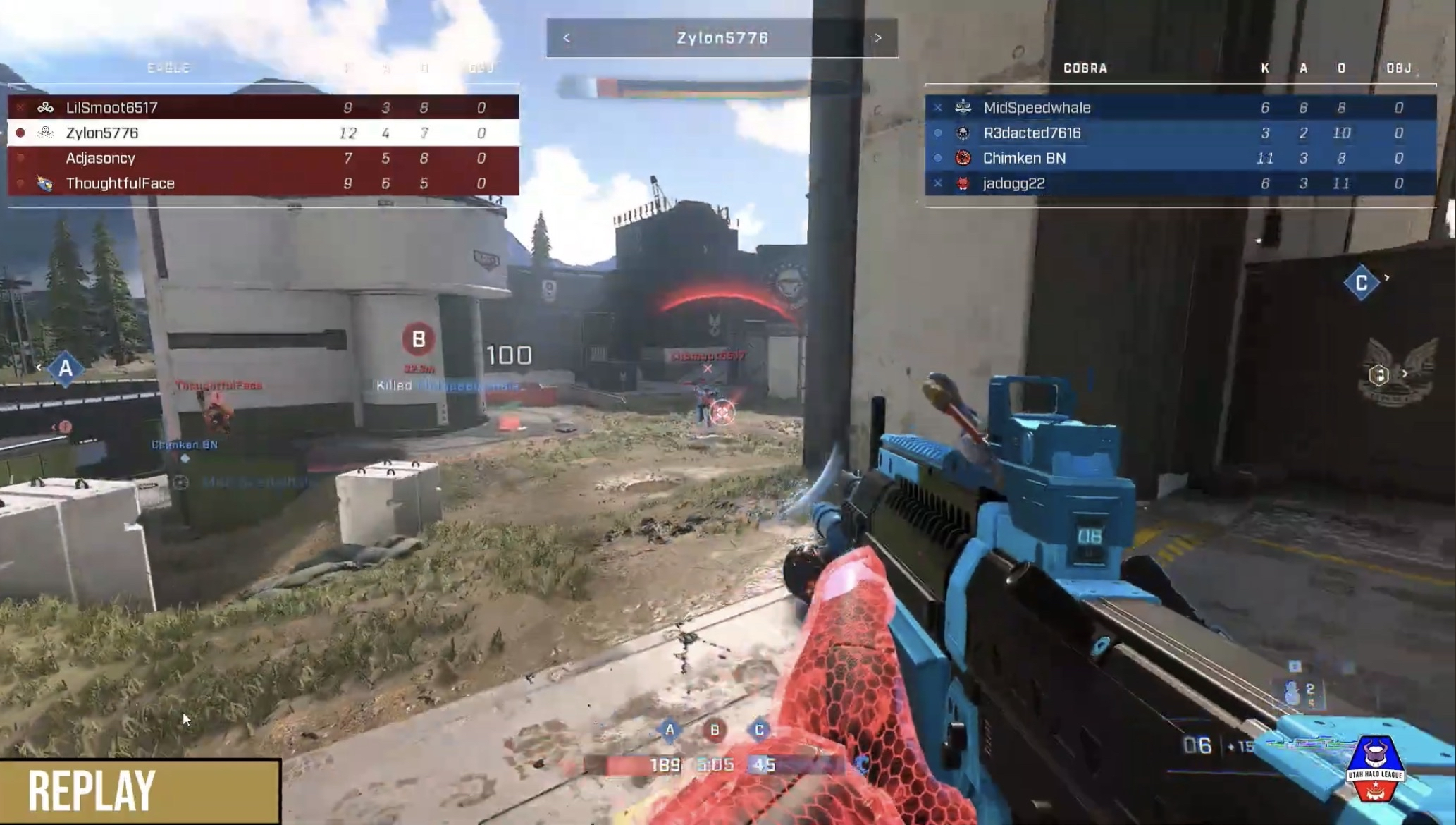Click the red zone B waypoint marker

[418, 339]
